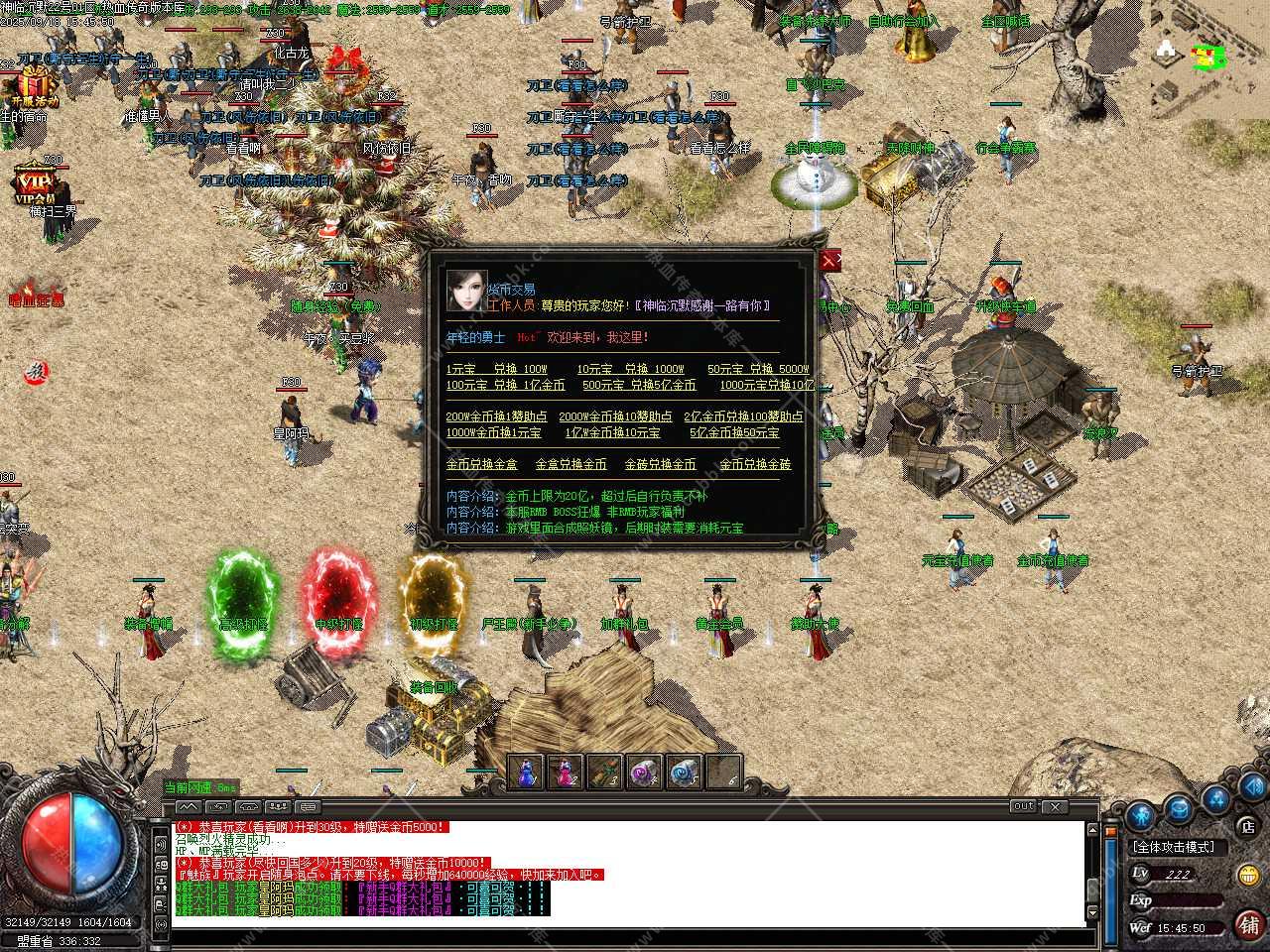Choose 金币兑换金盒
The image size is (1270, 952).
pos(481,464)
